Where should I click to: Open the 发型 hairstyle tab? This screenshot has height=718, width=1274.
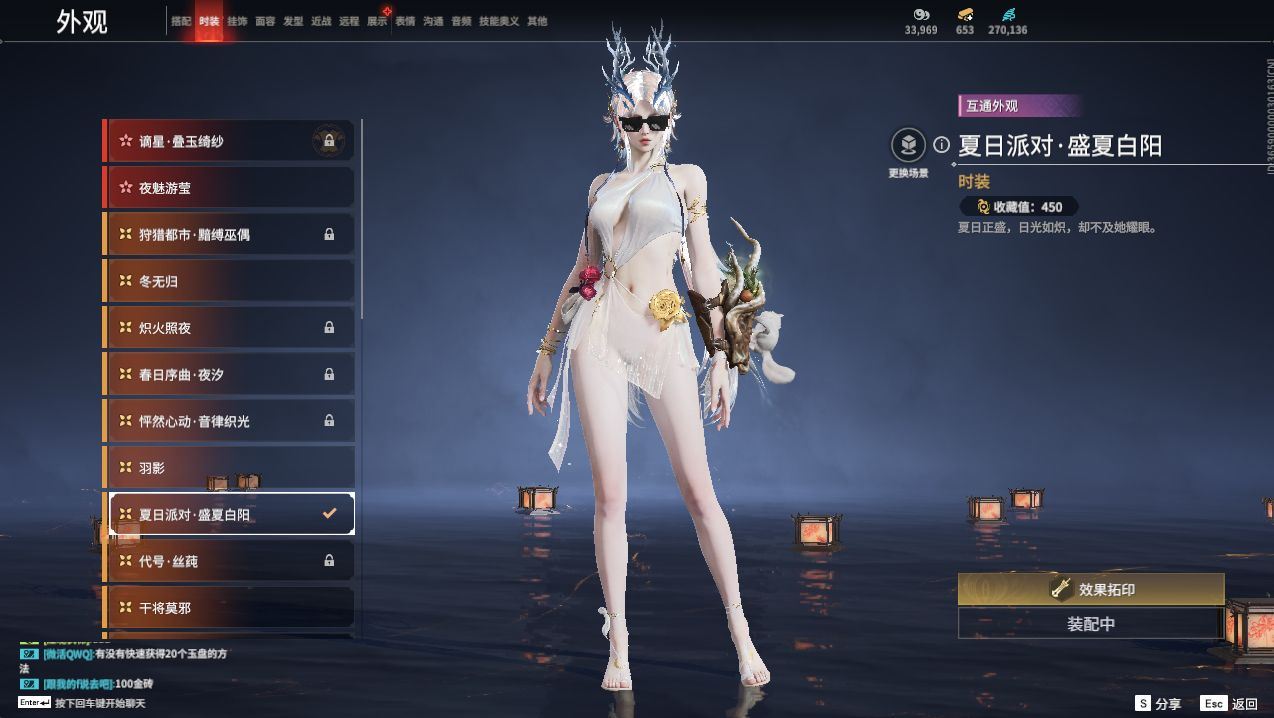pos(293,21)
